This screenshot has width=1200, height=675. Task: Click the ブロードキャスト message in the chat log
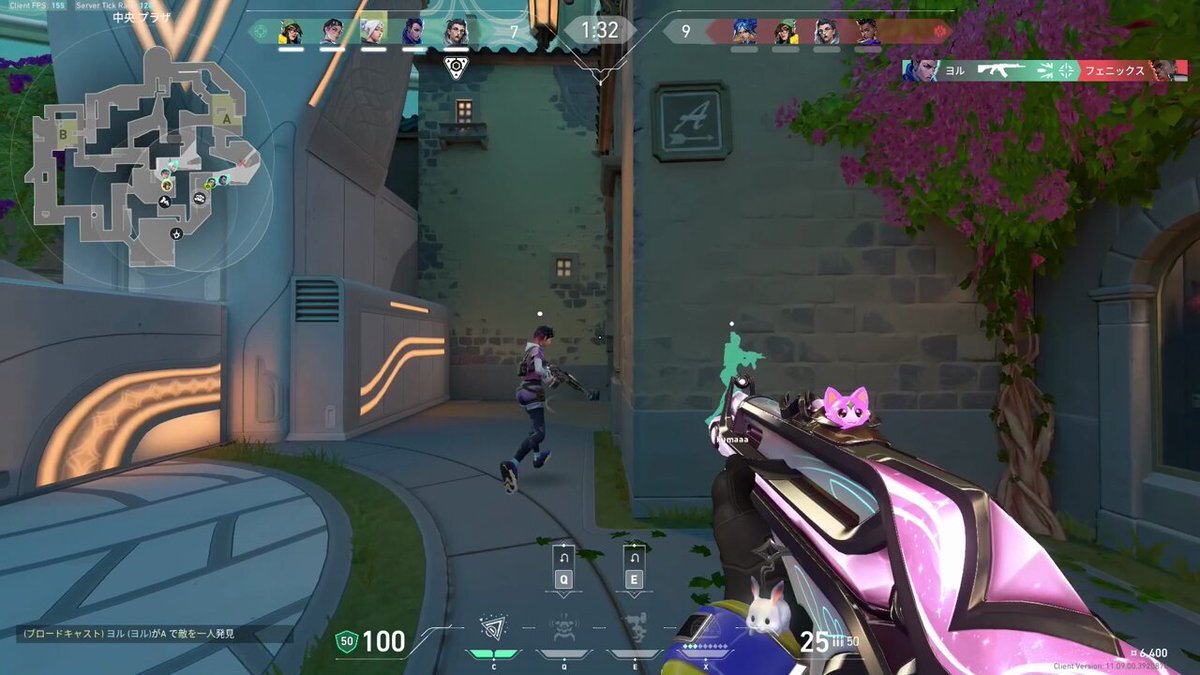point(127,634)
